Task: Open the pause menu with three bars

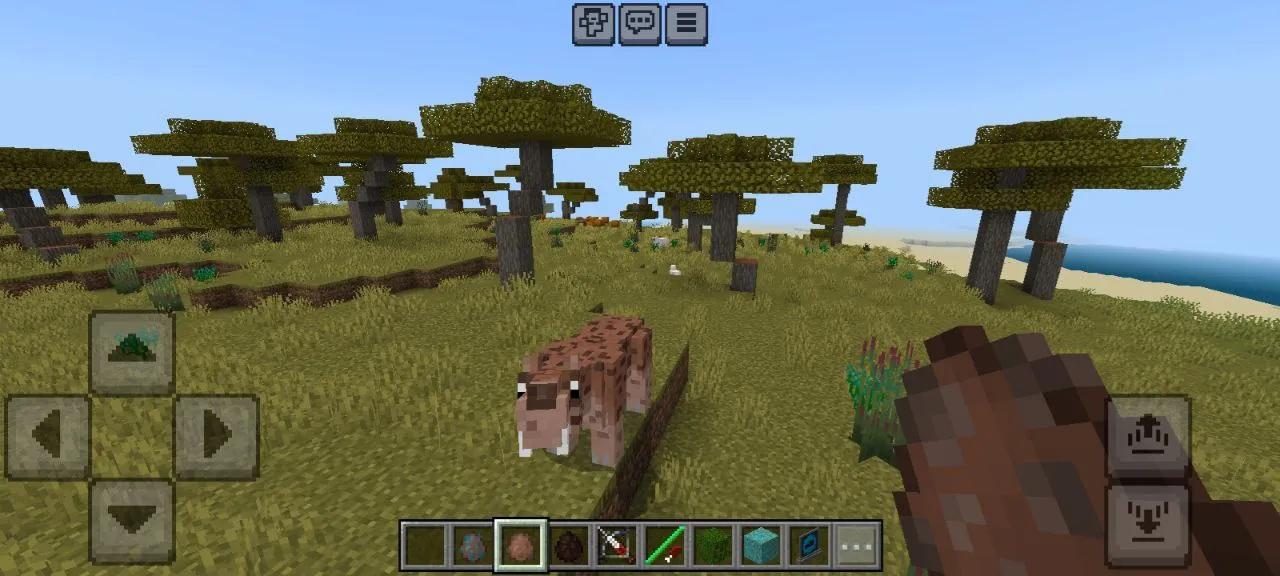Action: (686, 24)
